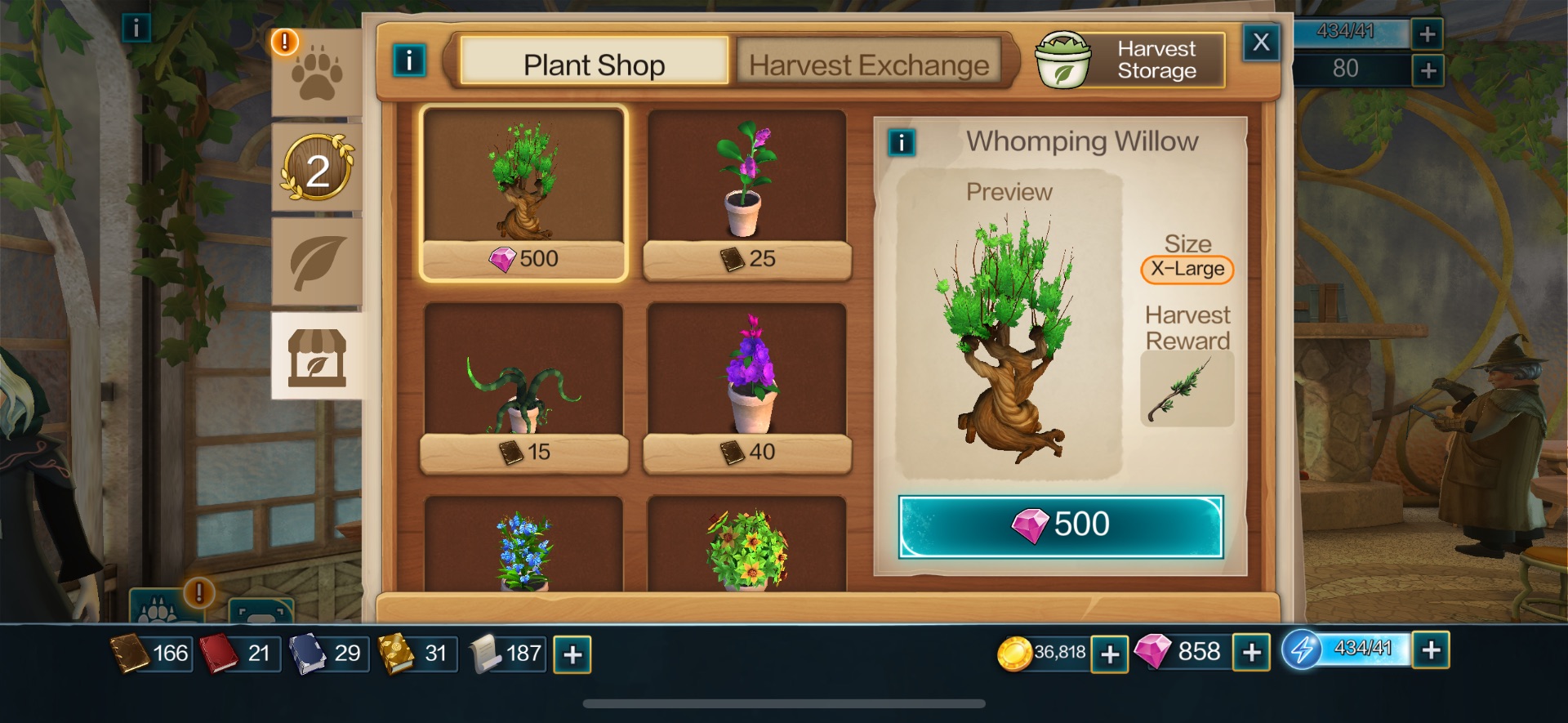Add more gold coins
This screenshot has width=1568, height=723.
(x=1109, y=654)
